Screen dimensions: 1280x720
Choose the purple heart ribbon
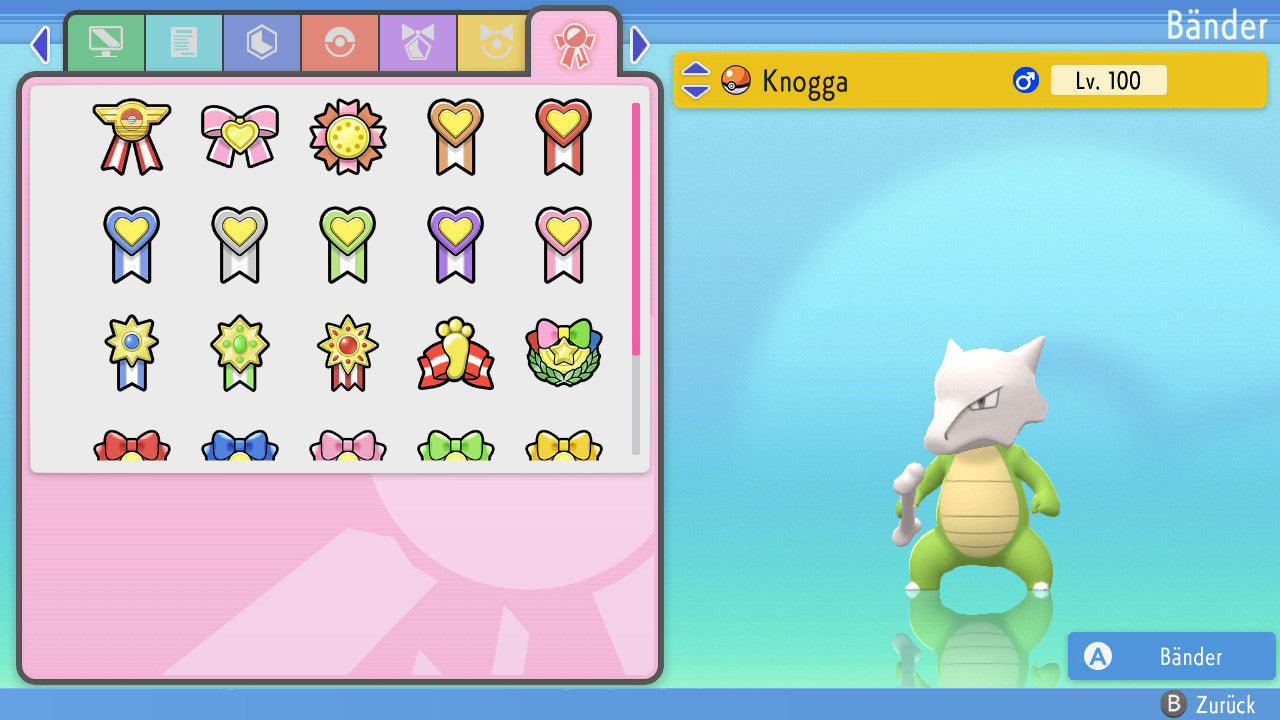coord(456,244)
